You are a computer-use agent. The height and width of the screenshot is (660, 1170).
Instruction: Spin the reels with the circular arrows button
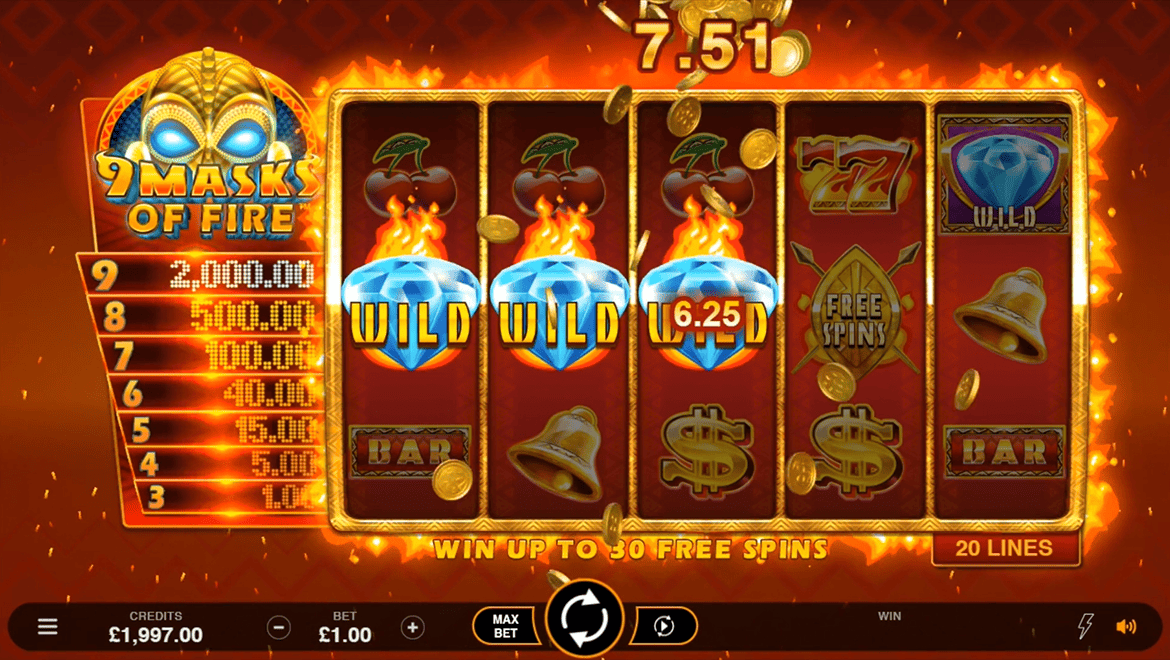coord(585,620)
